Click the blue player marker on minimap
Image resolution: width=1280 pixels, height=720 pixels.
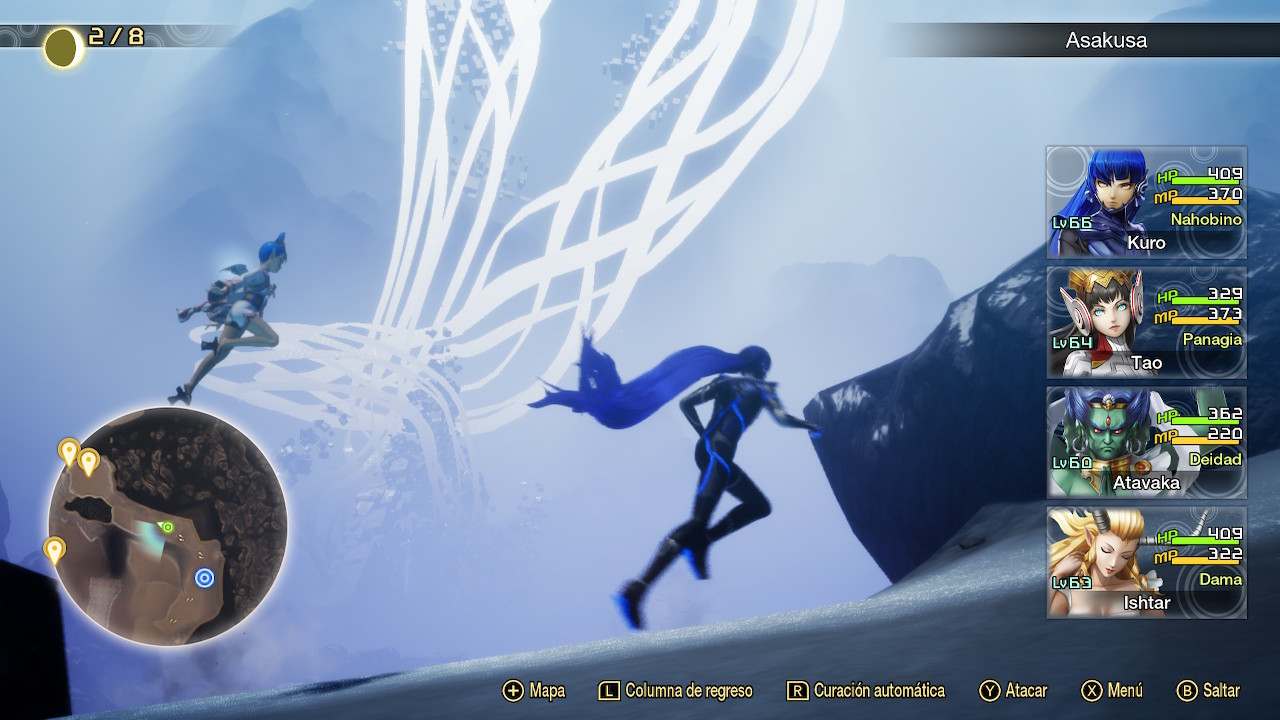pos(205,577)
